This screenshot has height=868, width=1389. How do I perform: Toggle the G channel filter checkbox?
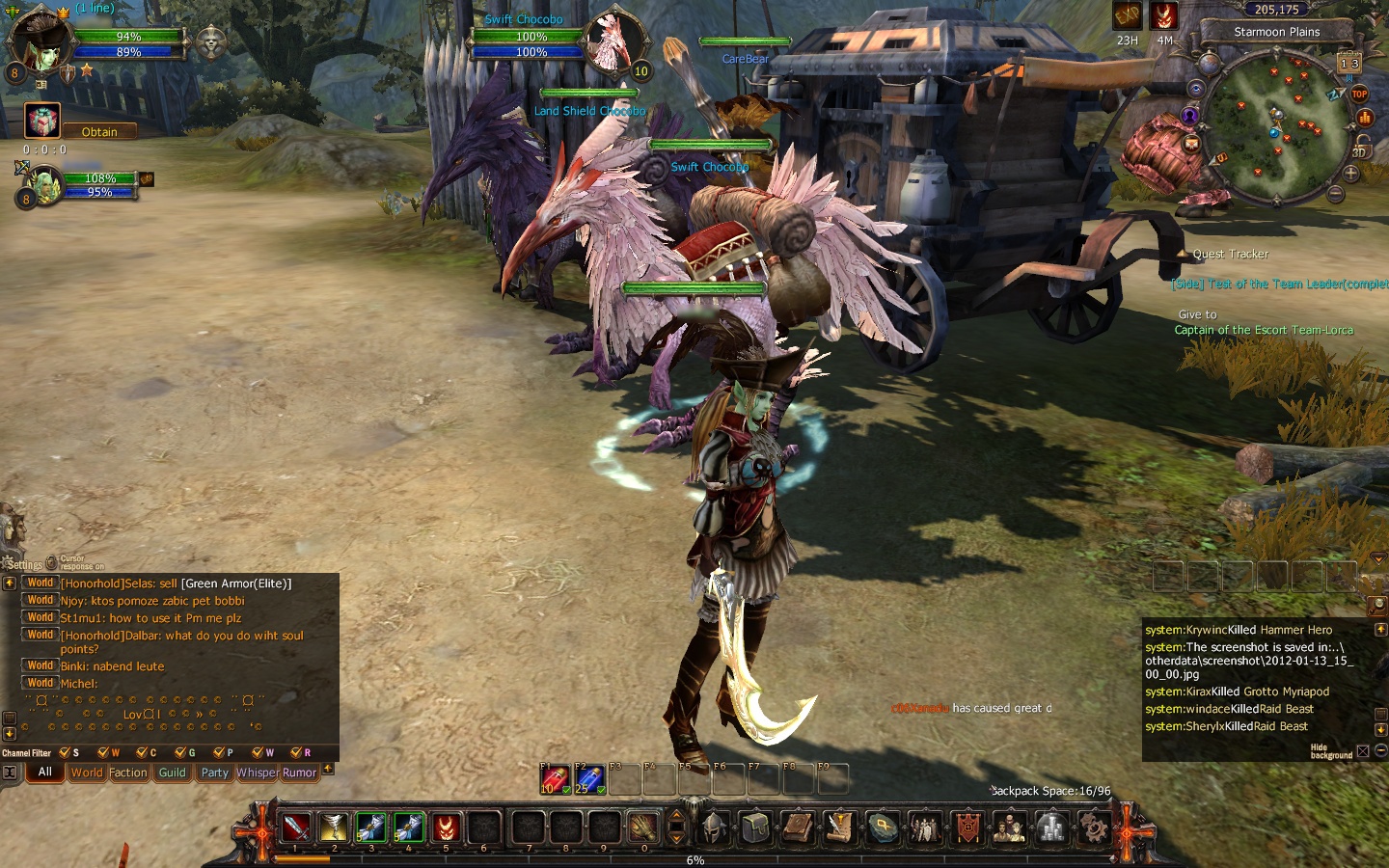(180, 752)
